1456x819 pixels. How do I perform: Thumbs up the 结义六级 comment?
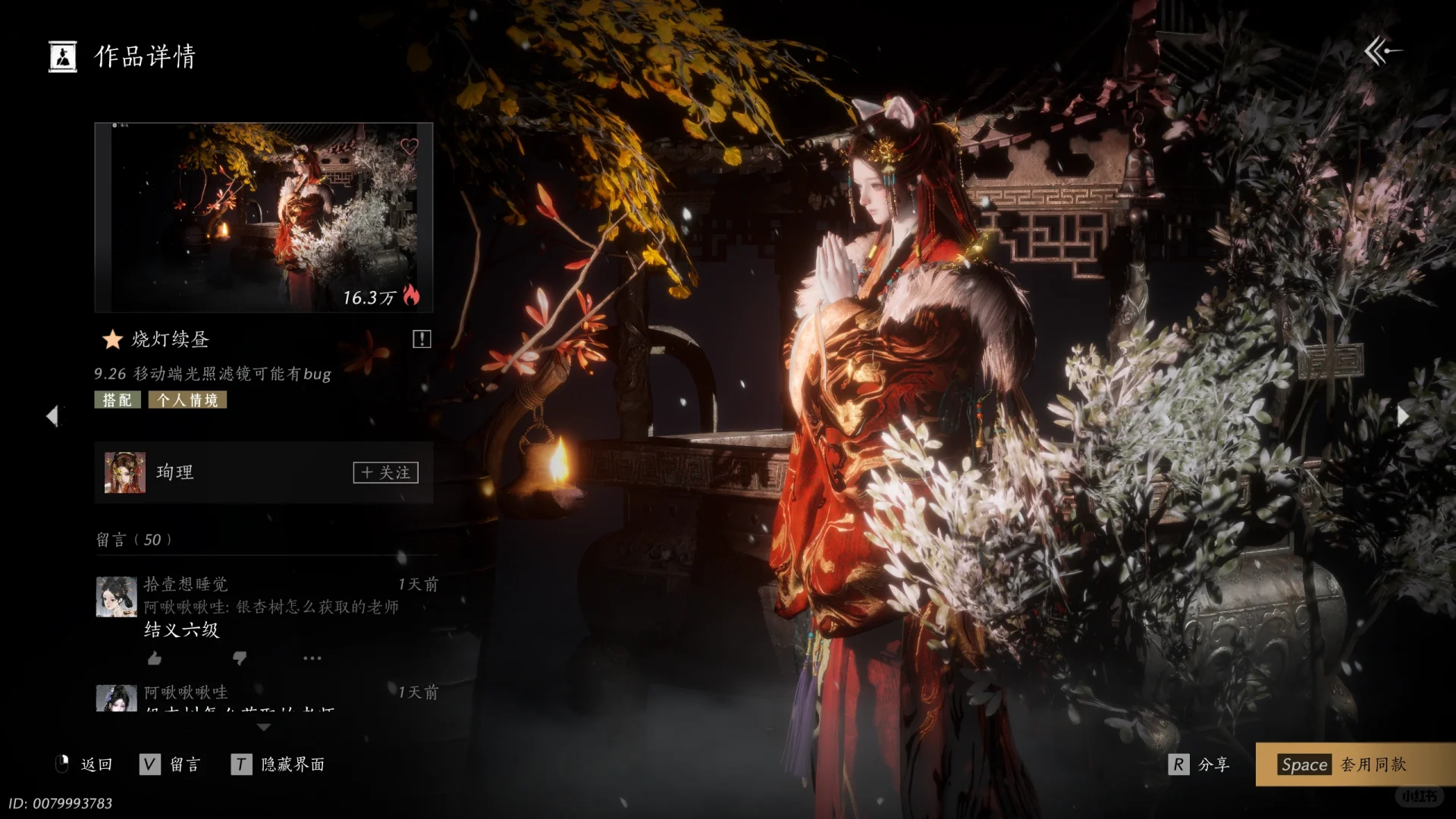155,657
